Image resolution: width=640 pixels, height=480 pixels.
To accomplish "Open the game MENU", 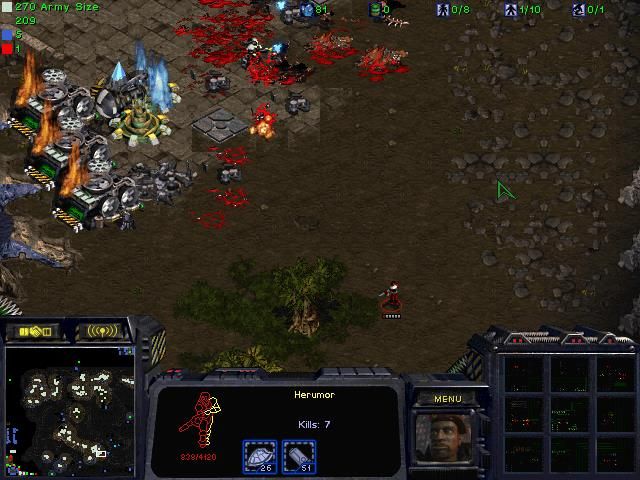I will click(447, 398).
